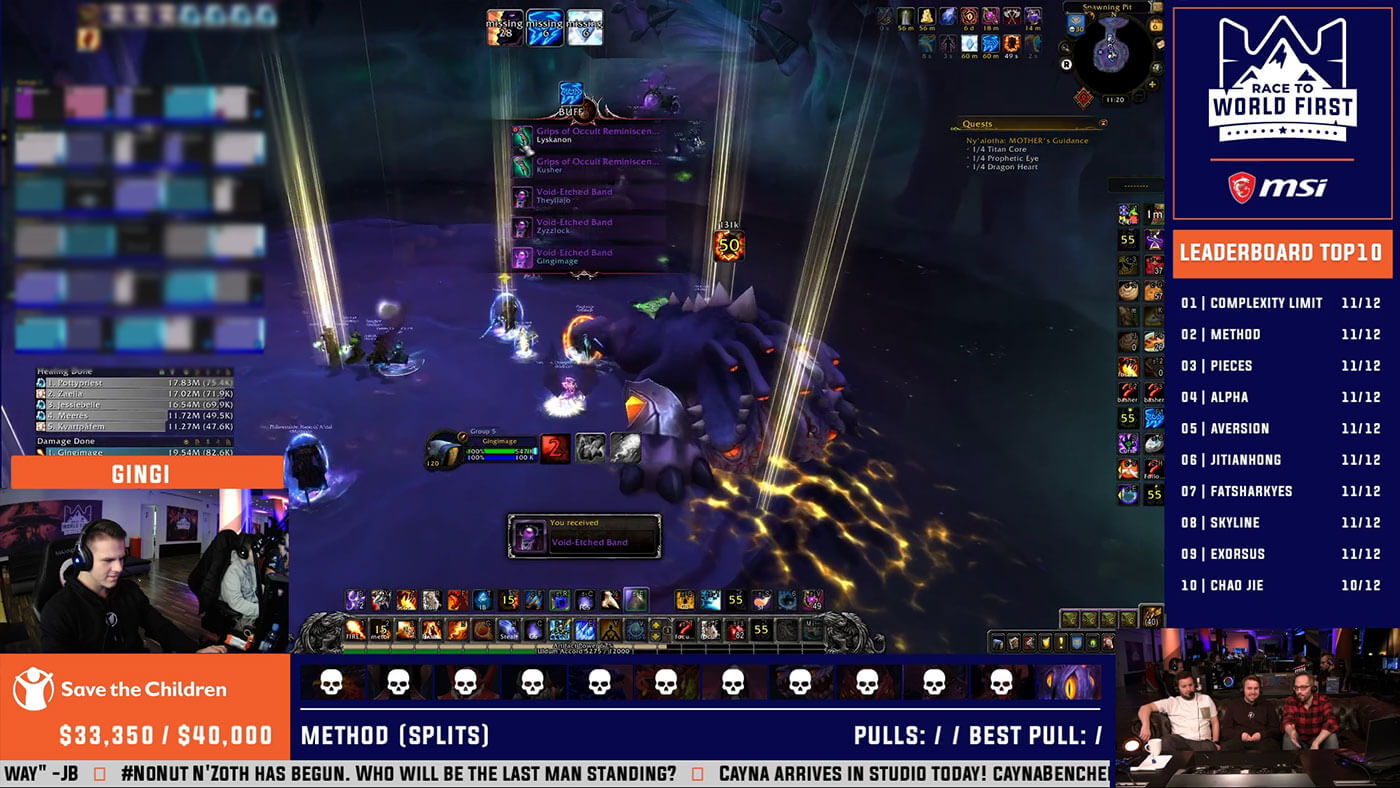Click the first 'missing 28' buff reminder icon
The width and height of the screenshot is (1400, 788).
point(504,28)
